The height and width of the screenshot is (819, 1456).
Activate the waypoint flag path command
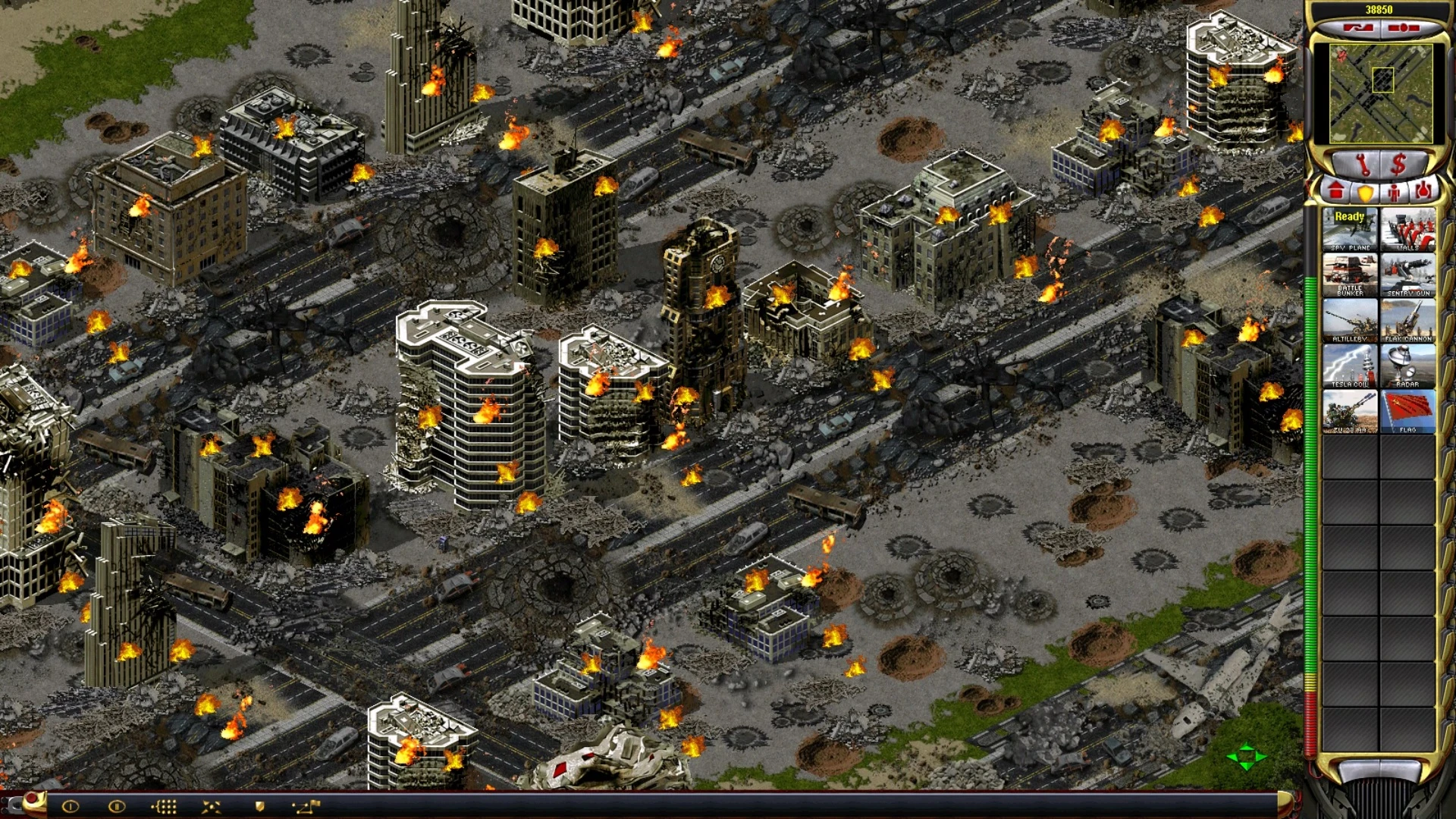[x=307, y=806]
